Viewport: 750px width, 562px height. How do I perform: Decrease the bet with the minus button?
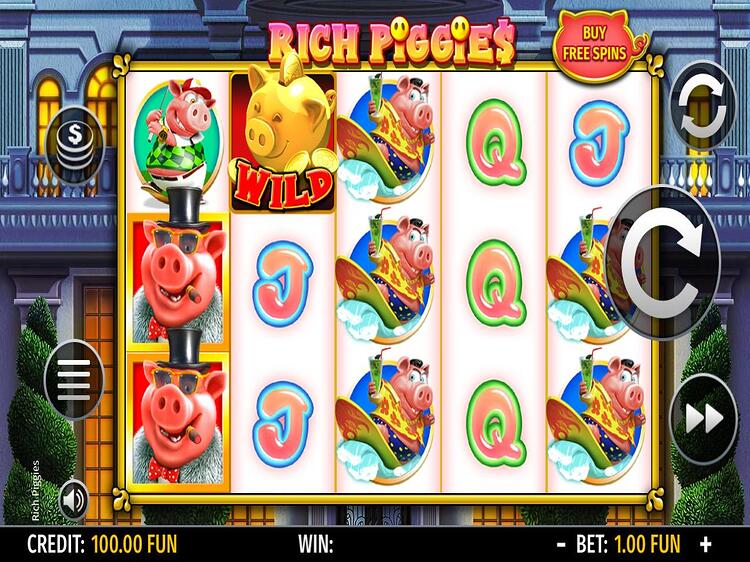pyautogui.click(x=561, y=545)
